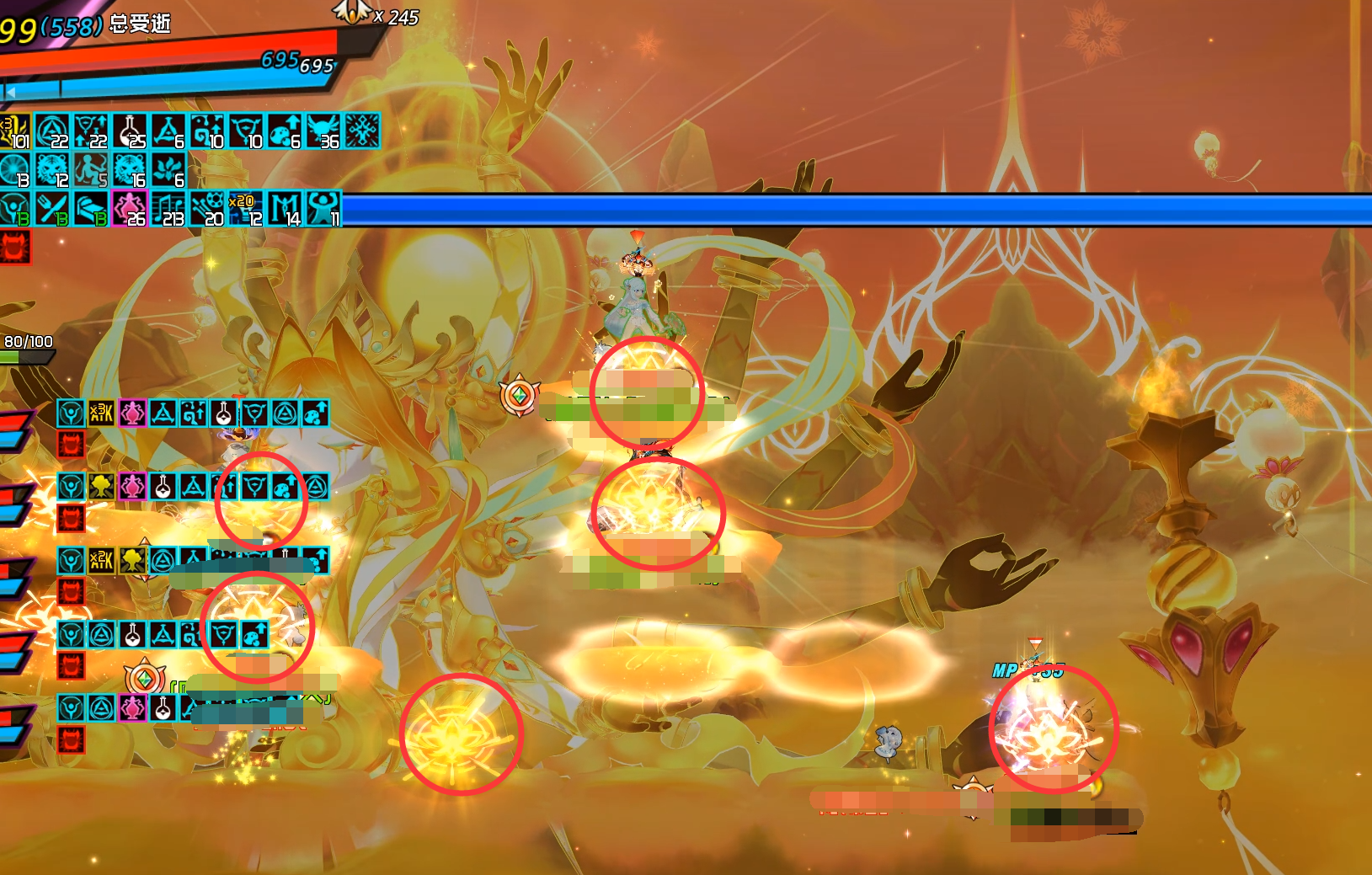Select the axolotl buff icon showing 36
Image resolution: width=1372 pixels, height=875 pixels.
point(323,131)
